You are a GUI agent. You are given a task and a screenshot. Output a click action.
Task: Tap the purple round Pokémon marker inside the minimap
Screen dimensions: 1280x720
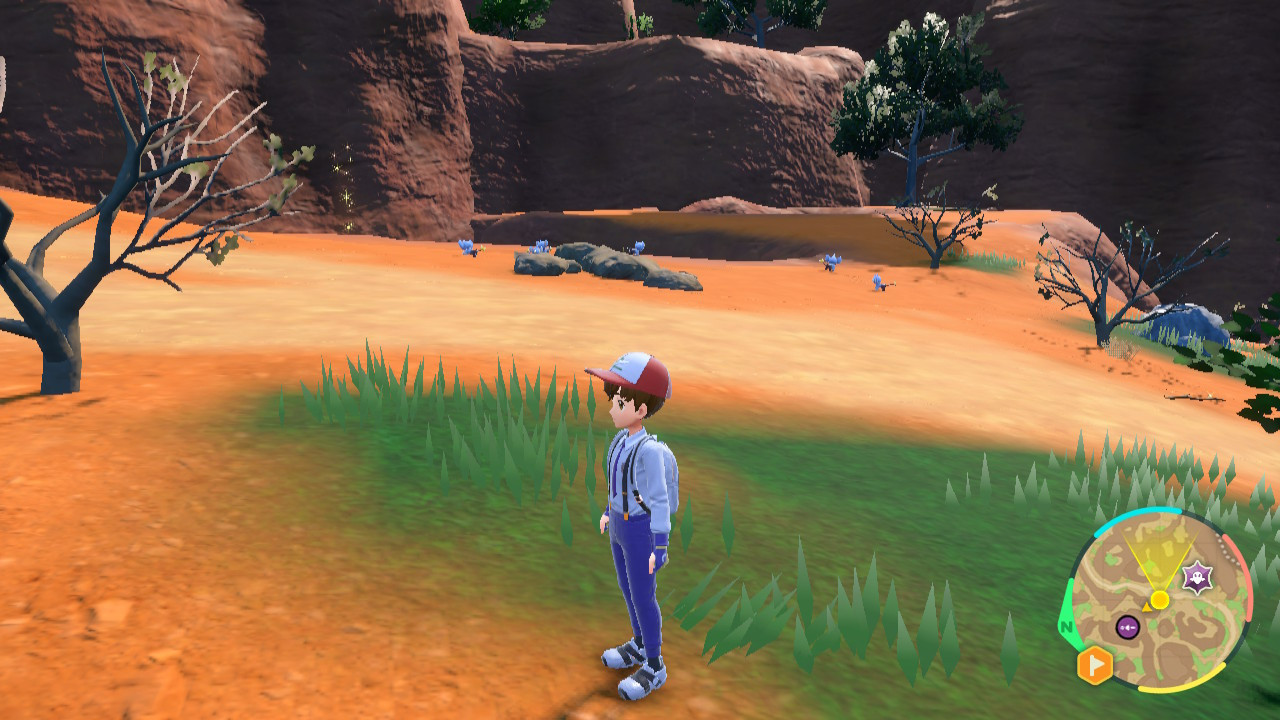coord(1127,628)
